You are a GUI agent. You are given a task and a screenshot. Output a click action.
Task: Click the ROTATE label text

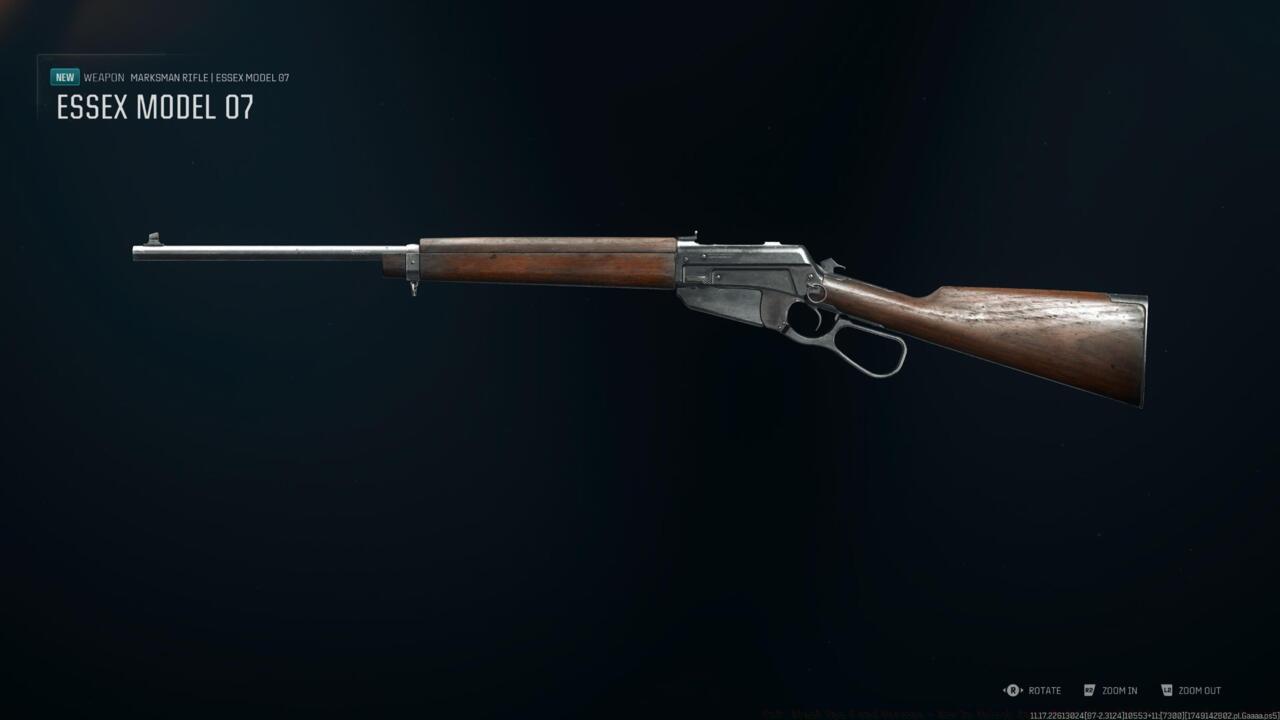click(x=1043, y=690)
